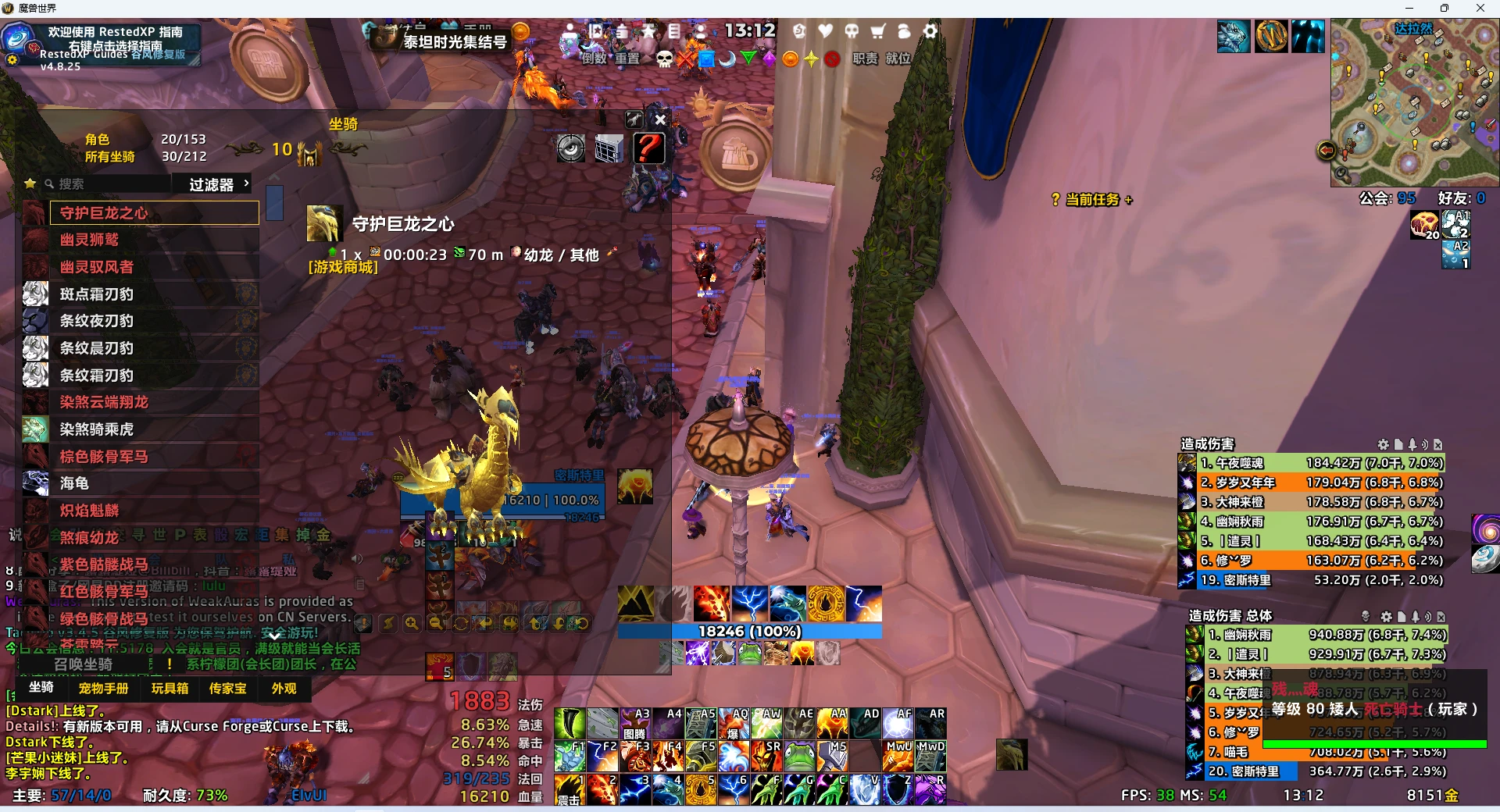1500x812 pixels.
Task: Click the 倒数 countdown button
Action: coord(594,59)
